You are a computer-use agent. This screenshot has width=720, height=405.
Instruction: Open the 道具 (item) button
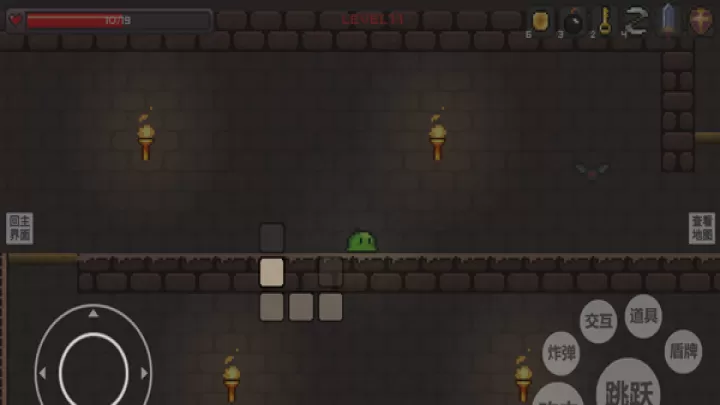644,316
